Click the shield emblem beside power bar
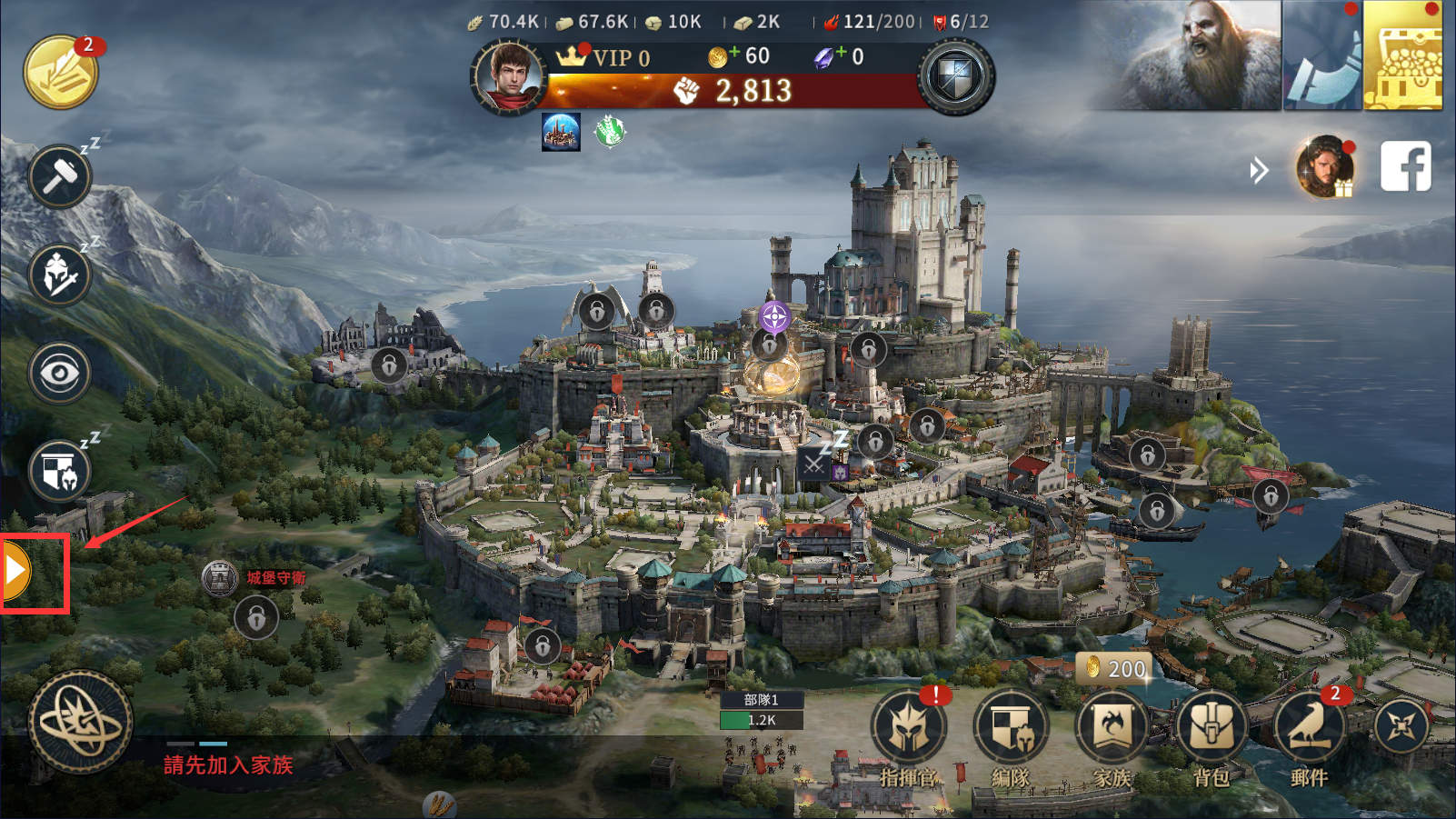 [955, 77]
